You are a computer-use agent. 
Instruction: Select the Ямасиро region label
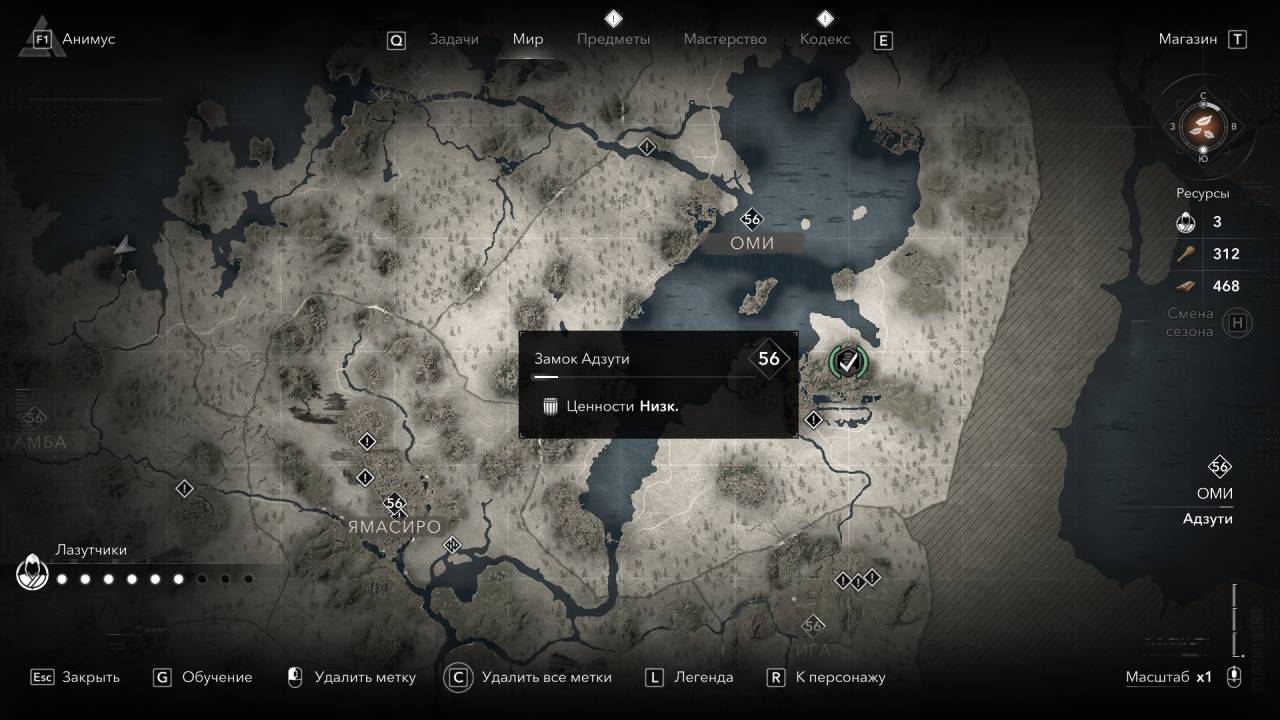click(x=394, y=526)
